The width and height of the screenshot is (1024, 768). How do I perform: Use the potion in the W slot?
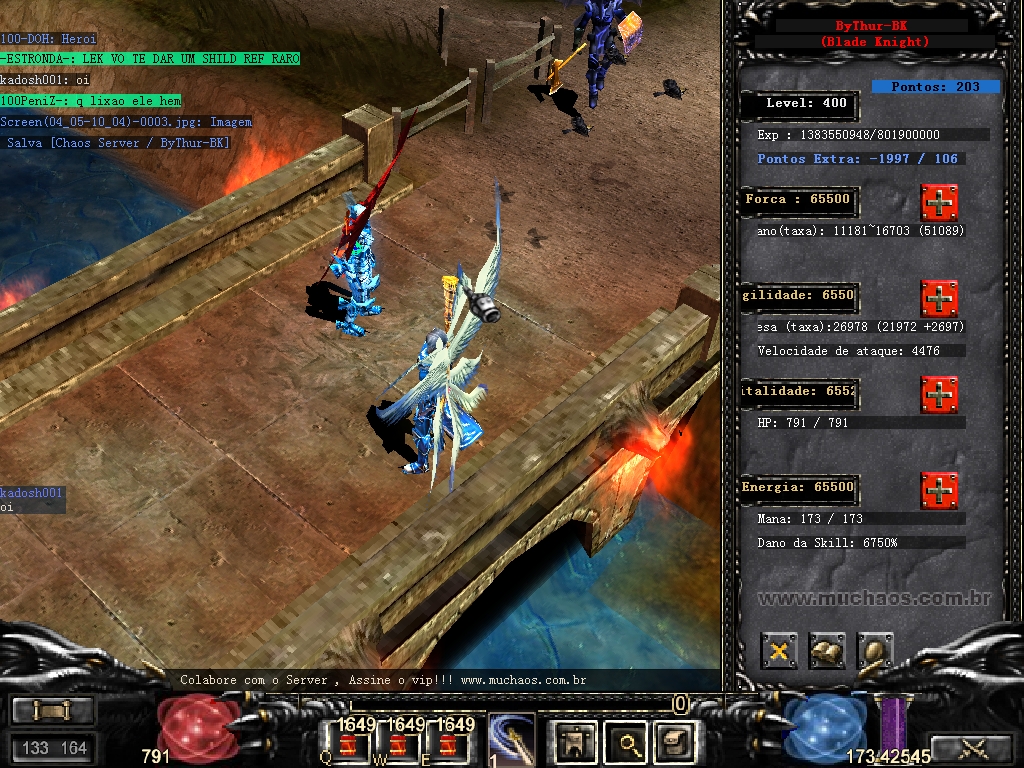pos(397,744)
